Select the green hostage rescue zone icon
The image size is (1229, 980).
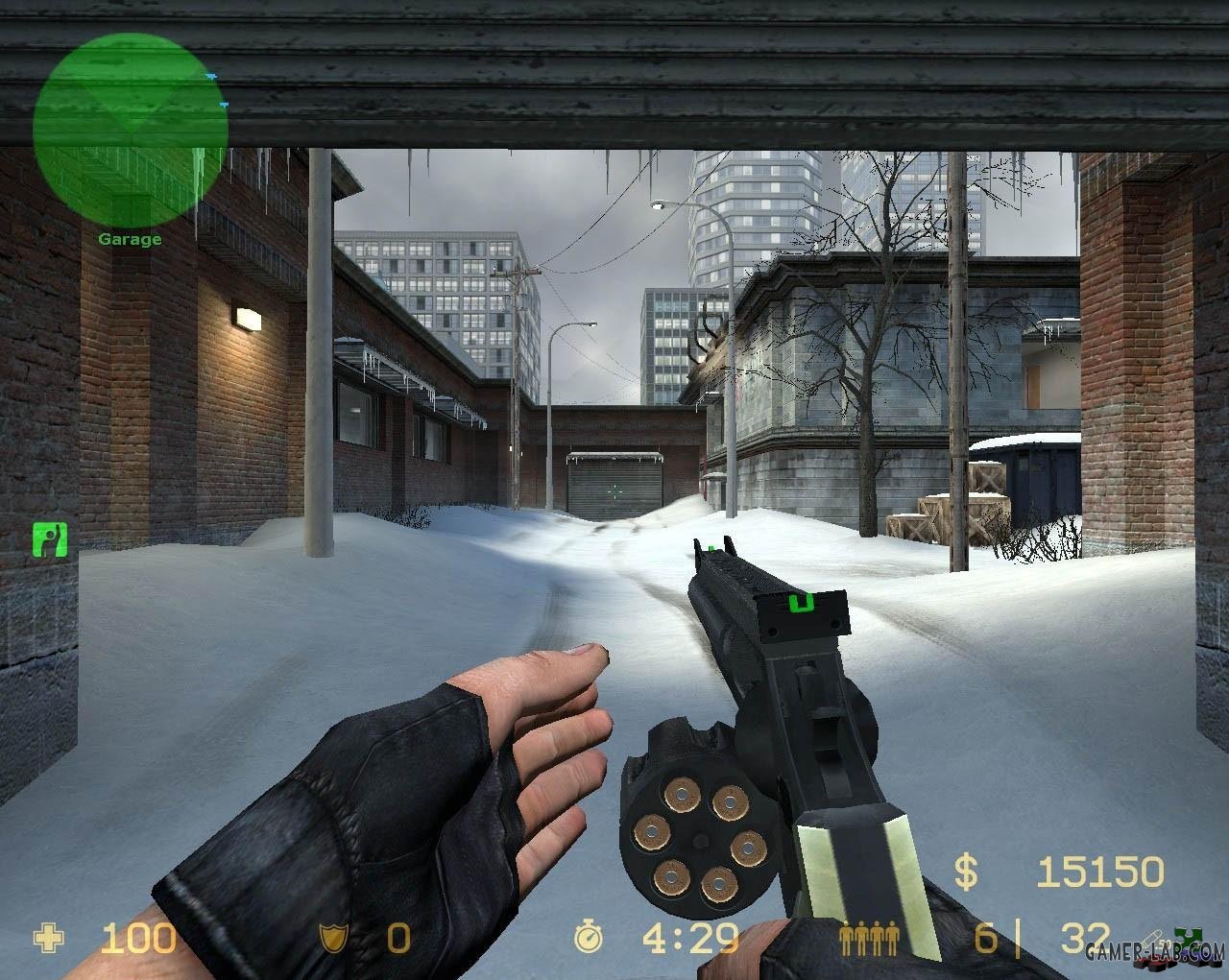(49, 538)
